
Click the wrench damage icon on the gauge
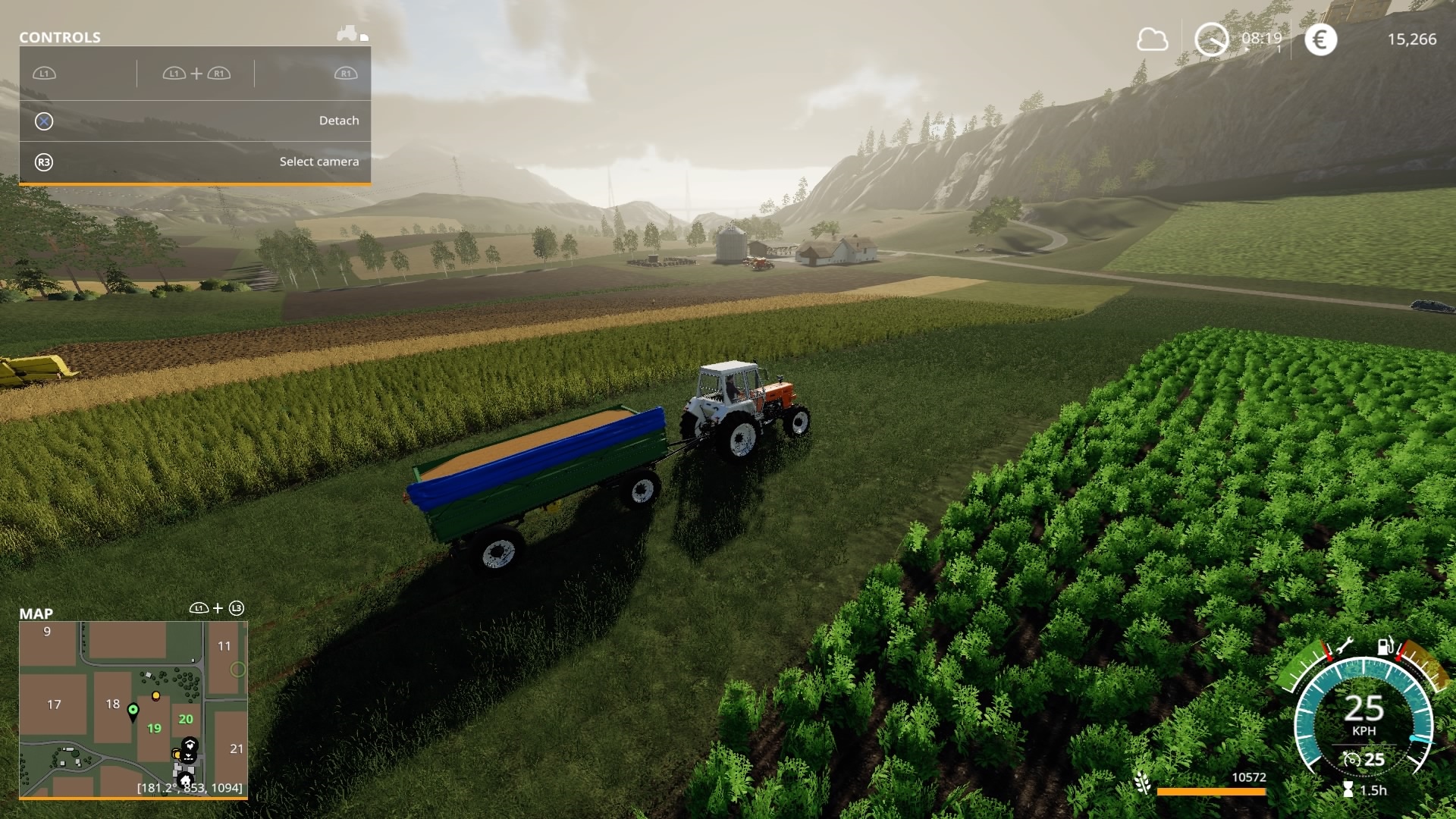coord(1345,647)
